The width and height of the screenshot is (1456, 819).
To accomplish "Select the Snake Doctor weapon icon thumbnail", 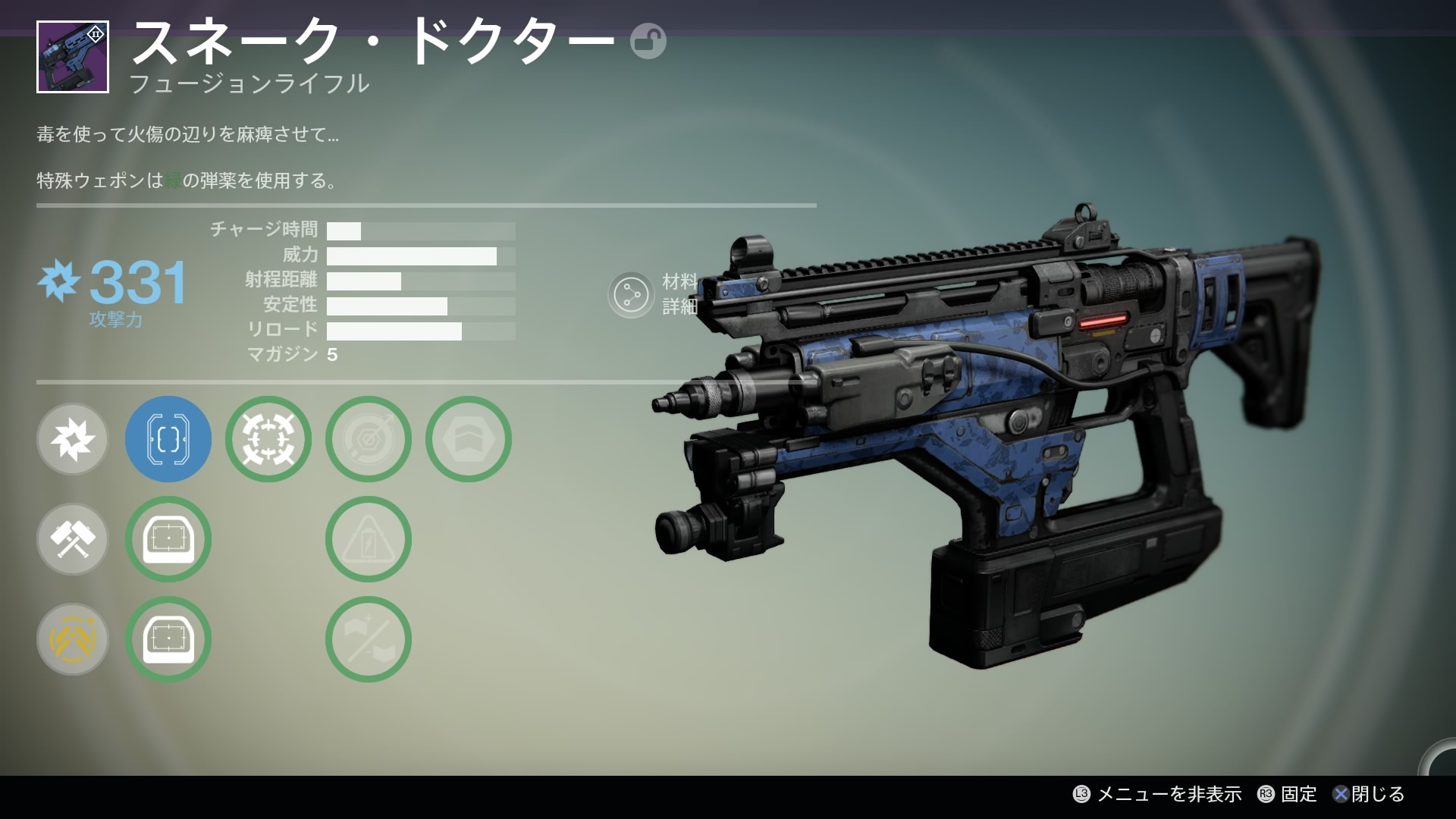I will point(73,57).
